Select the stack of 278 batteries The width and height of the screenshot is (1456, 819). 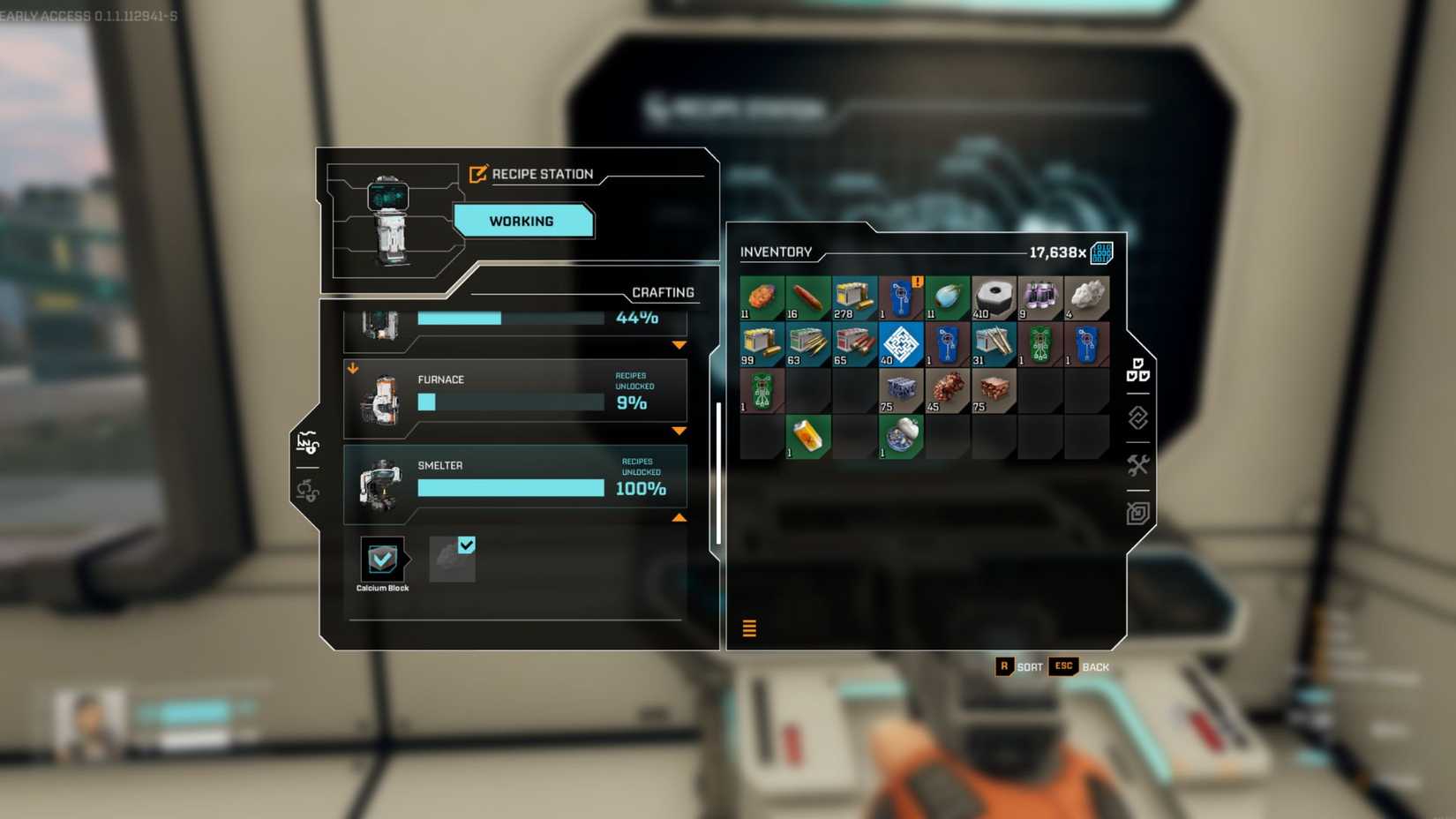pyautogui.click(x=853, y=297)
